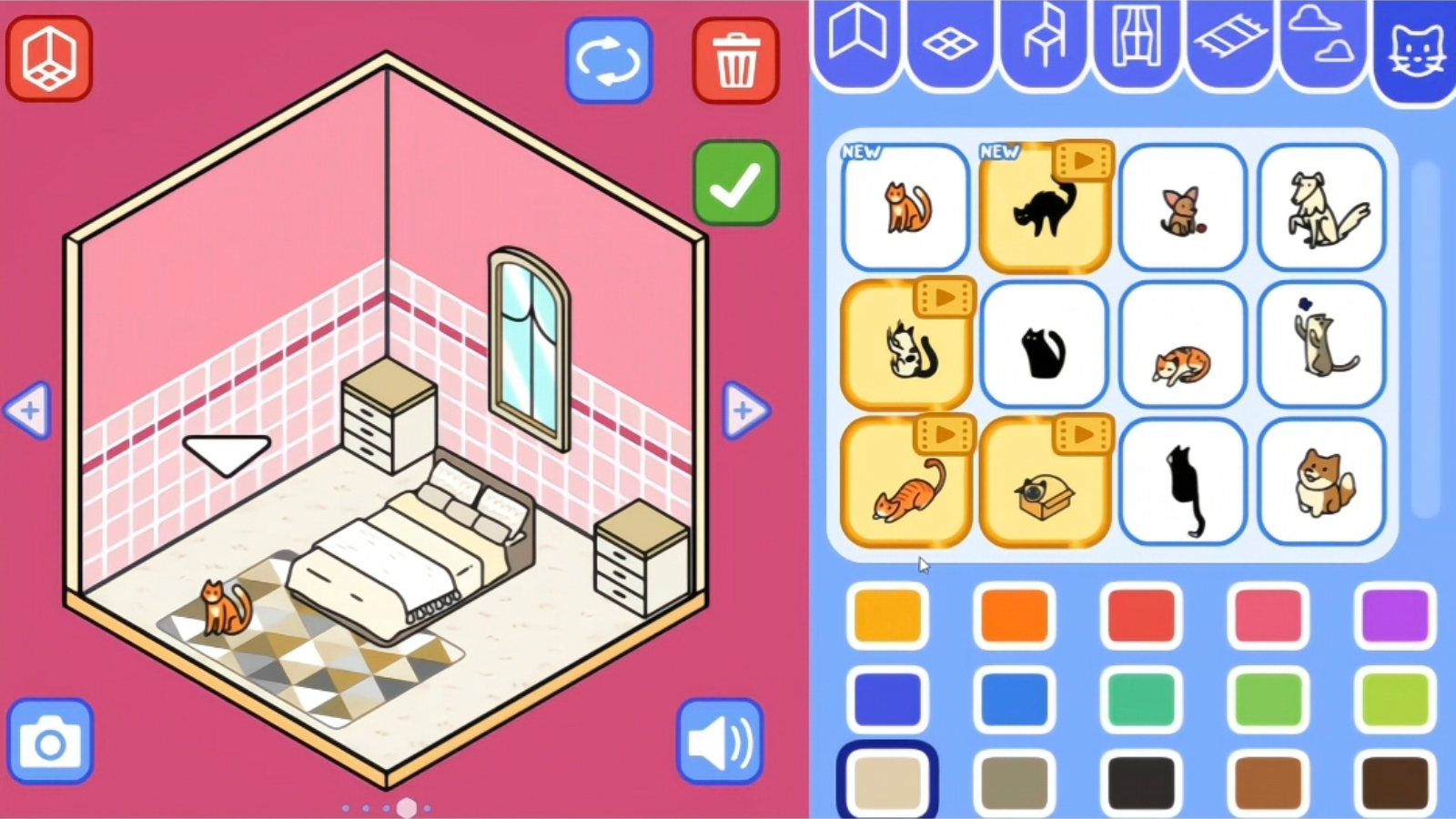Pick the orange color swatch
Viewport: 1456px width, 819px height.
pyautogui.click(x=1015, y=614)
